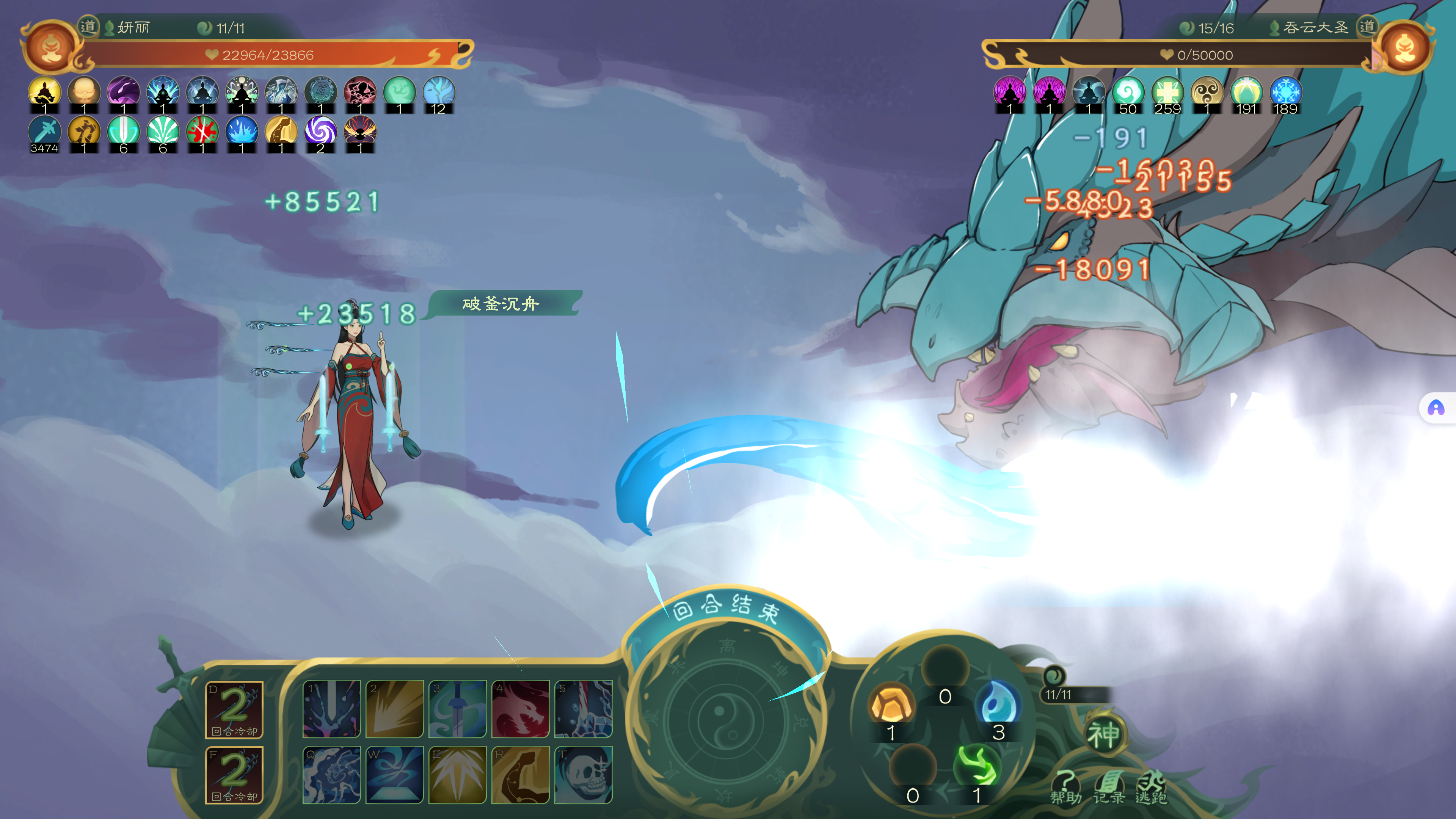Image resolution: width=1456 pixels, height=819 pixels.
Task: Activate the bloody sword and chains skill
Action: click(x=583, y=709)
